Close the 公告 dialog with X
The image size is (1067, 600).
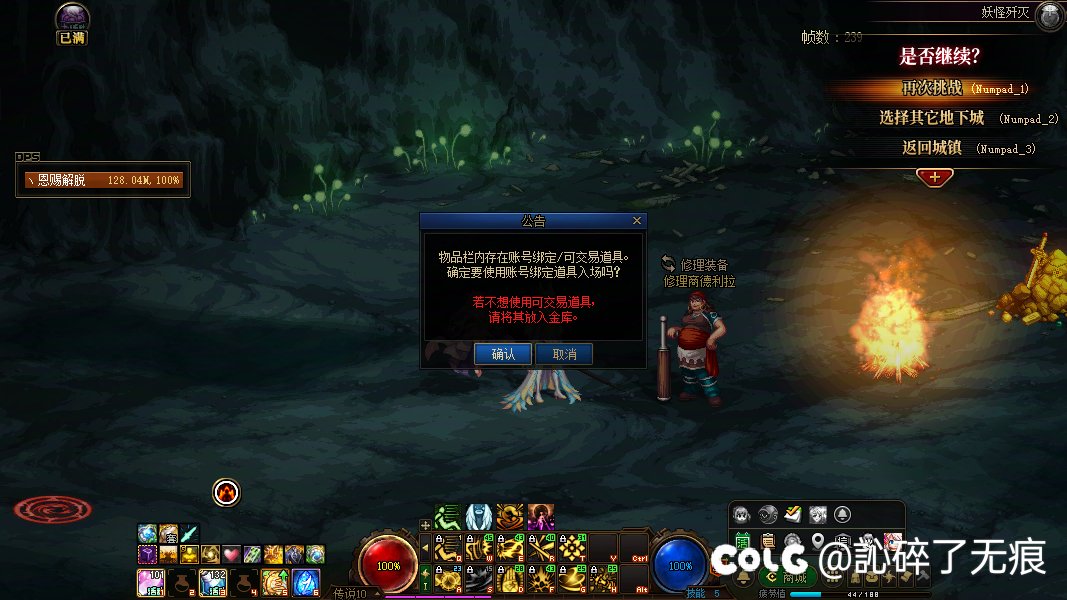point(637,221)
